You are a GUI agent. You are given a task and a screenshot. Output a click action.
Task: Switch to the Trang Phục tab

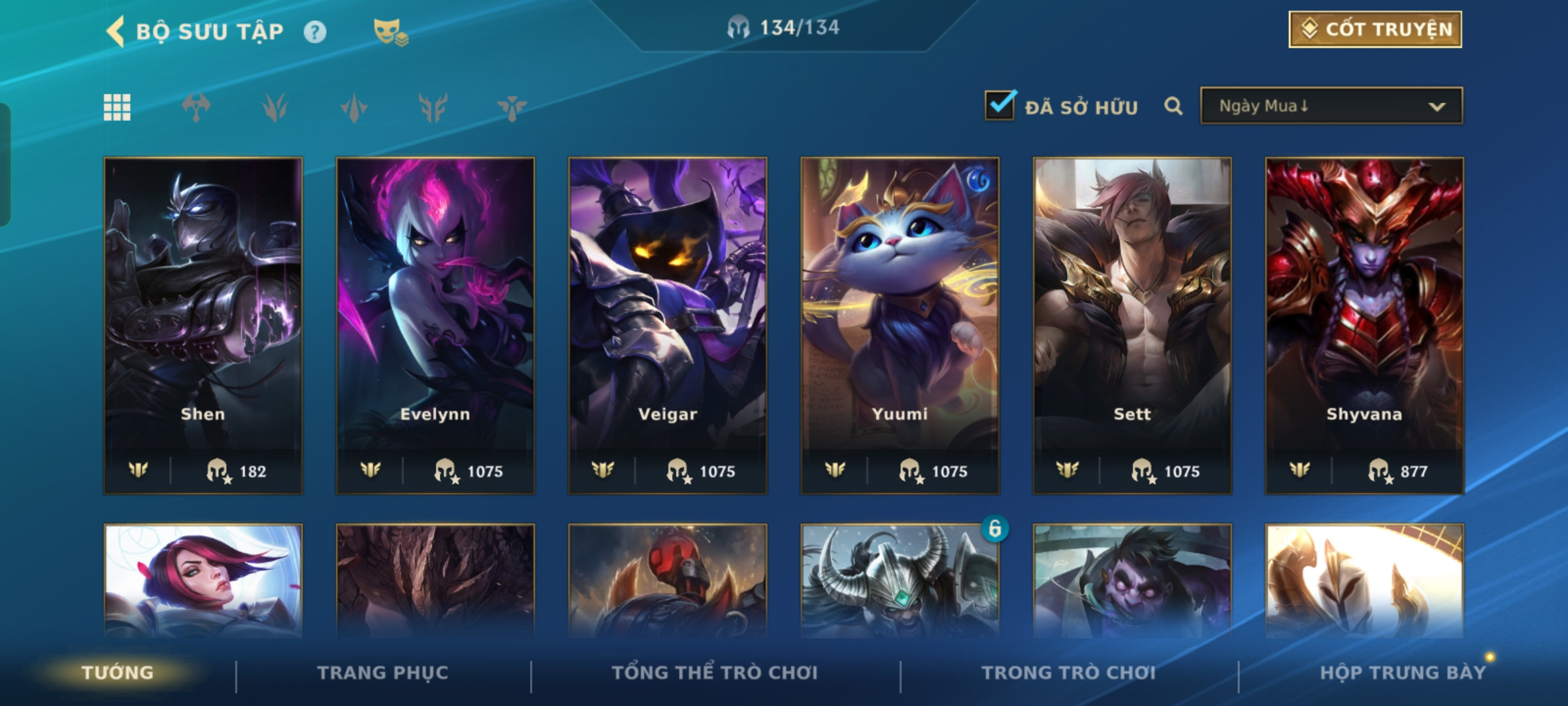(383, 673)
